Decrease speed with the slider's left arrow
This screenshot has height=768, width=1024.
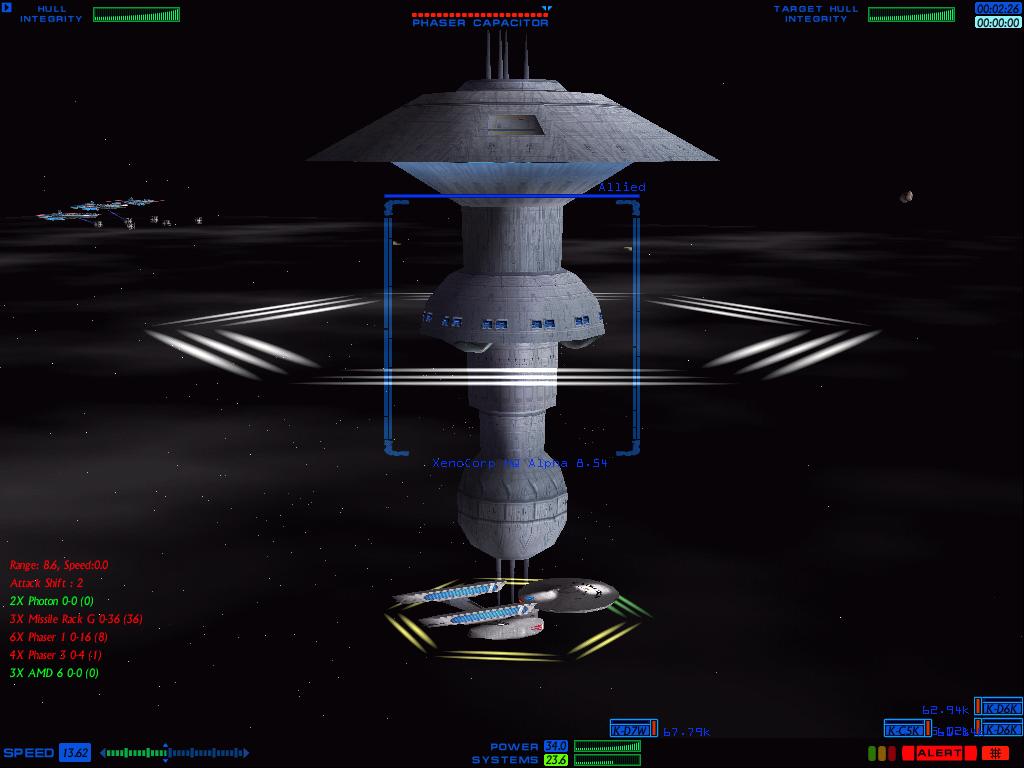point(104,753)
